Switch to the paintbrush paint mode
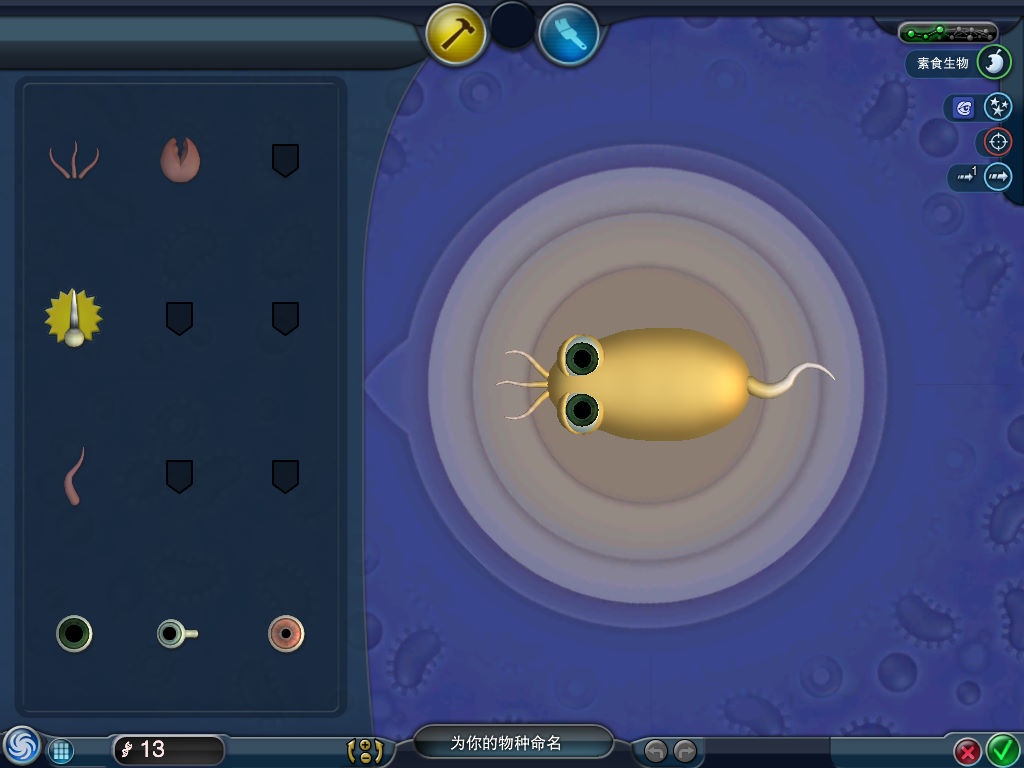The image size is (1024, 768). click(568, 34)
